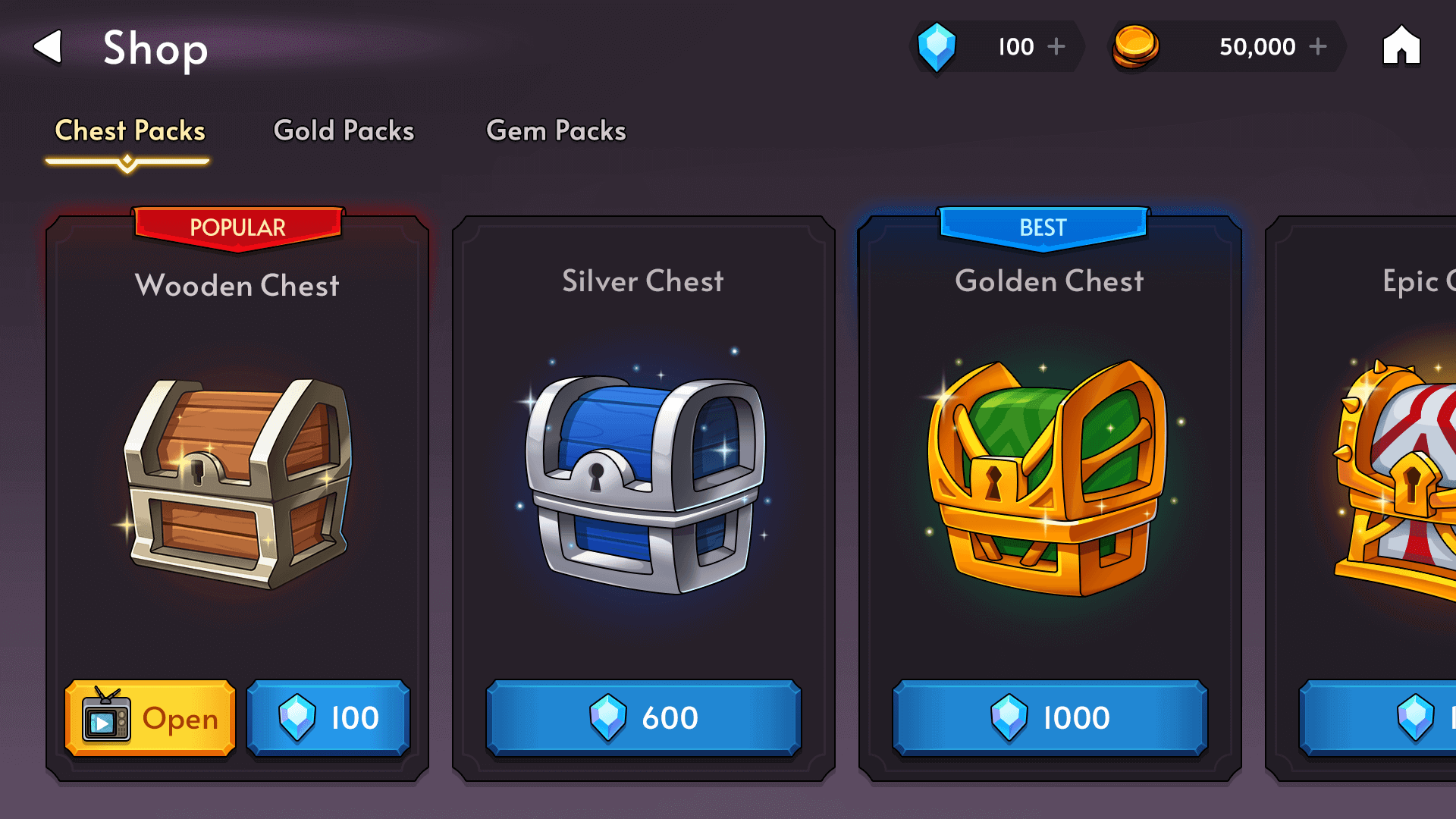The image size is (1456, 819).
Task: Add more gold coins with plus button
Action: click(x=1318, y=47)
